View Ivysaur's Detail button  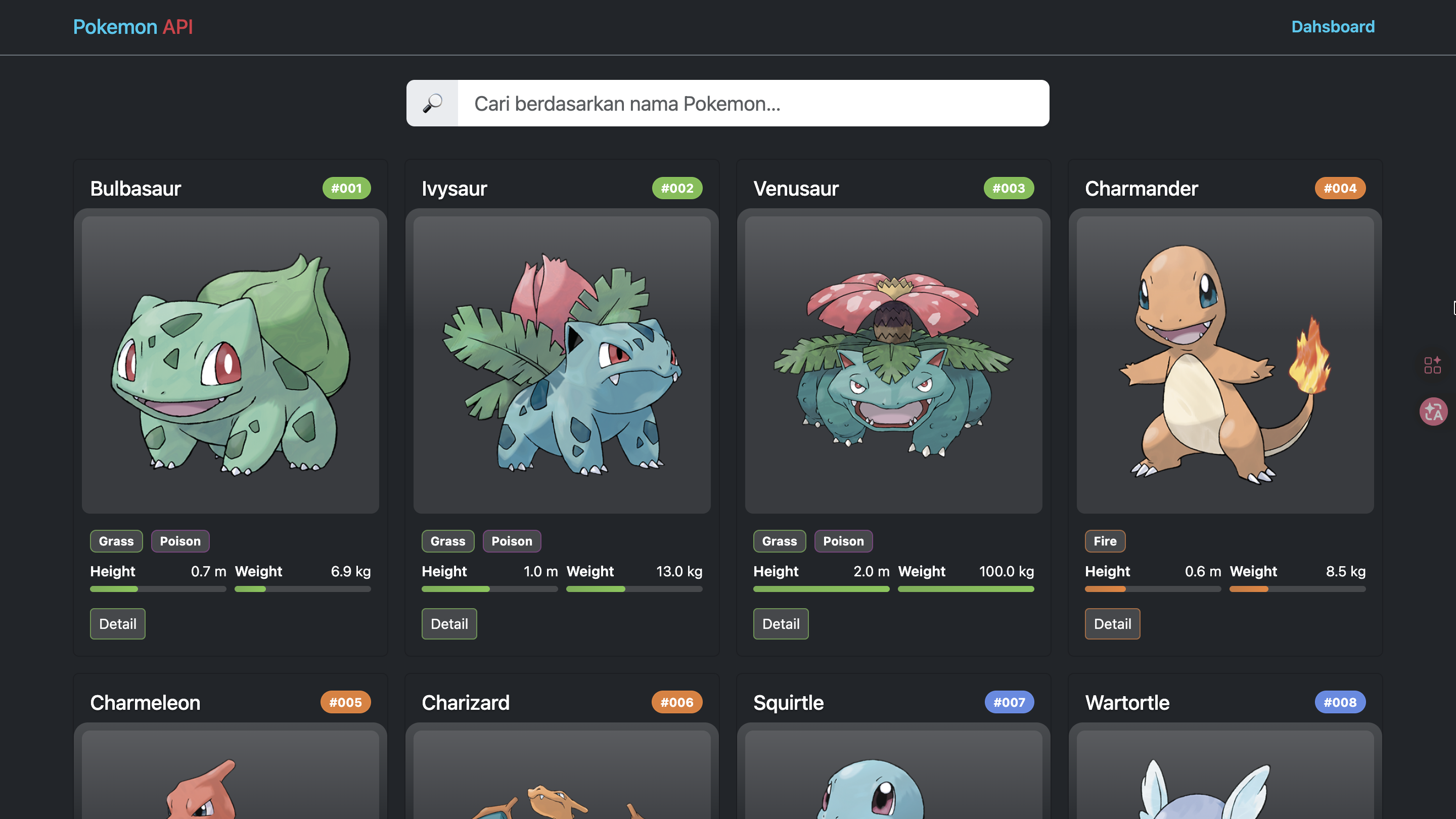449,623
